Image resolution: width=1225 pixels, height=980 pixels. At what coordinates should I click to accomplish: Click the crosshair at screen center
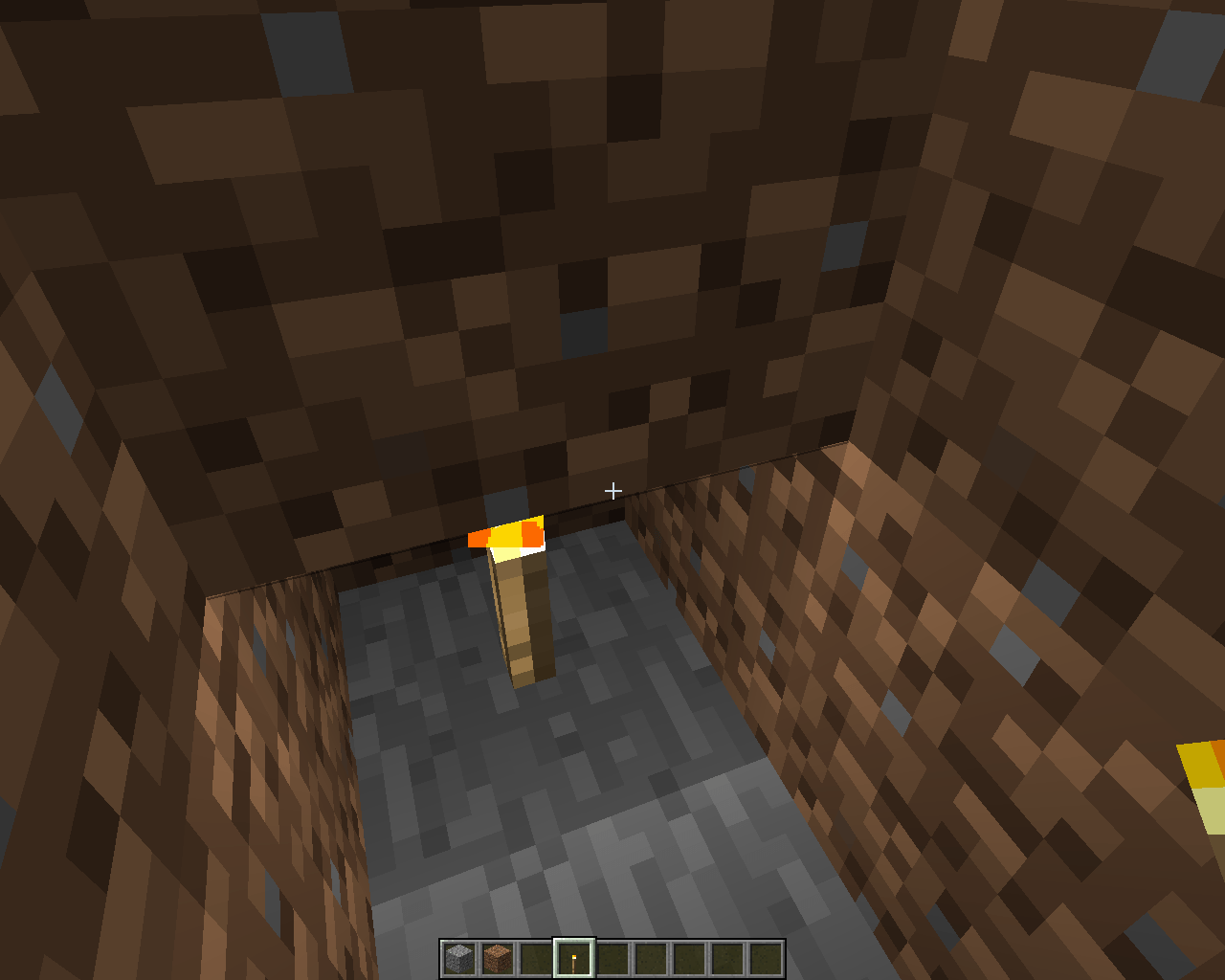(x=612, y=490)
